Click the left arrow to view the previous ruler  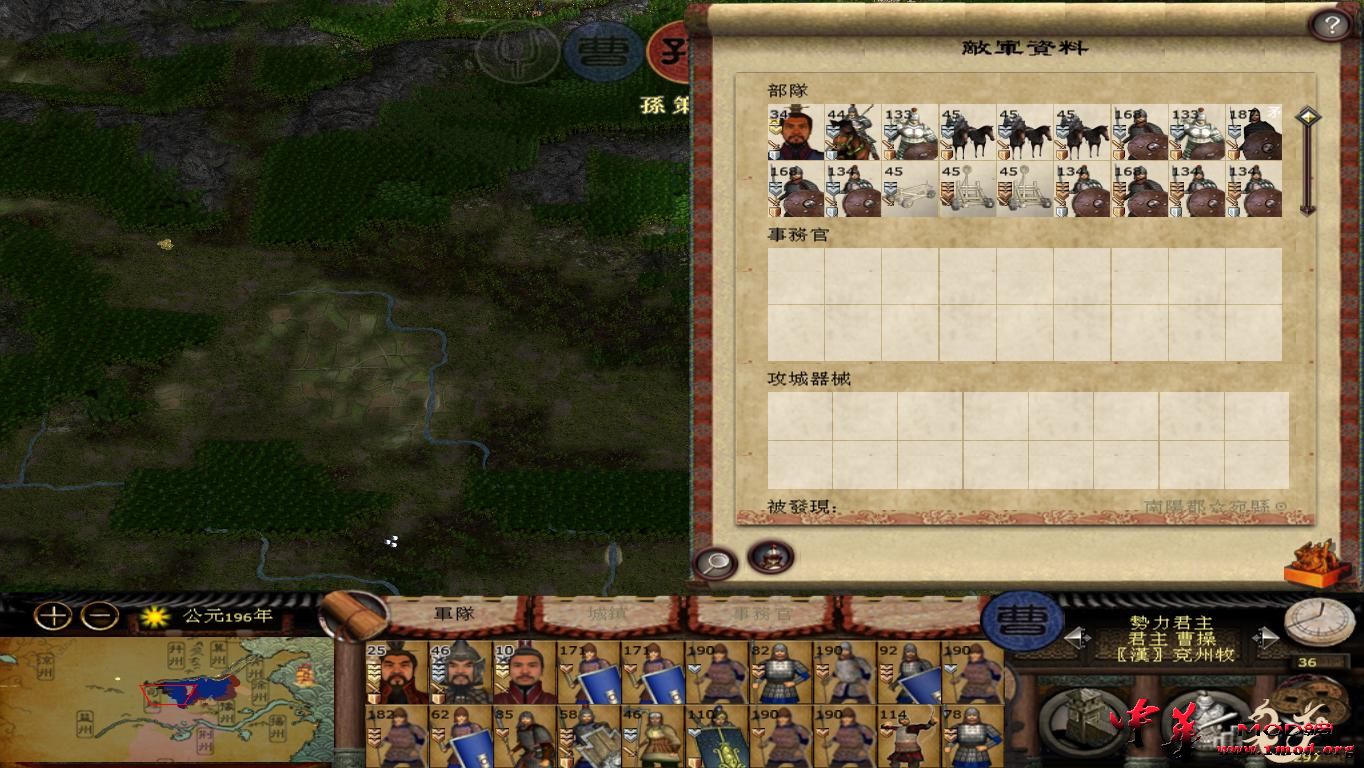[x=1078, y=636]
